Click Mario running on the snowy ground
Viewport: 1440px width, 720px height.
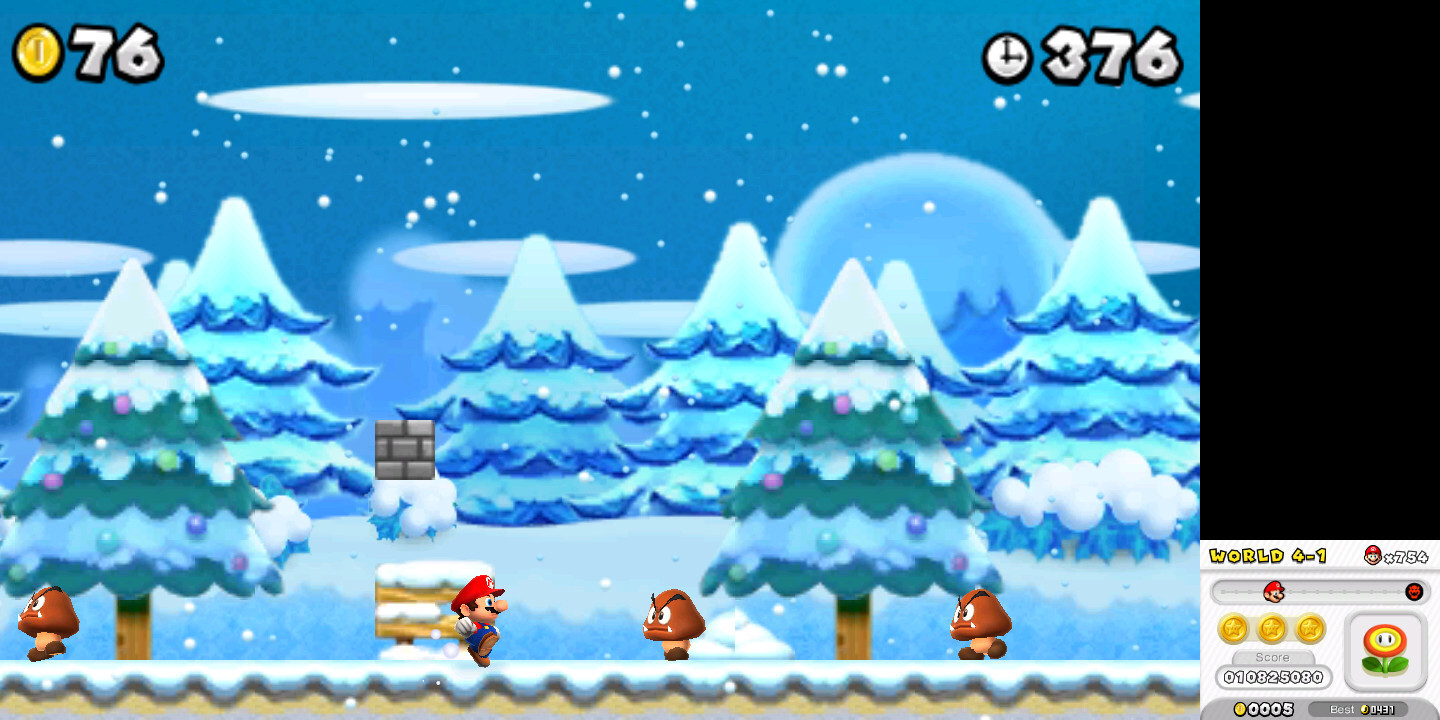[x=482, y=620]
